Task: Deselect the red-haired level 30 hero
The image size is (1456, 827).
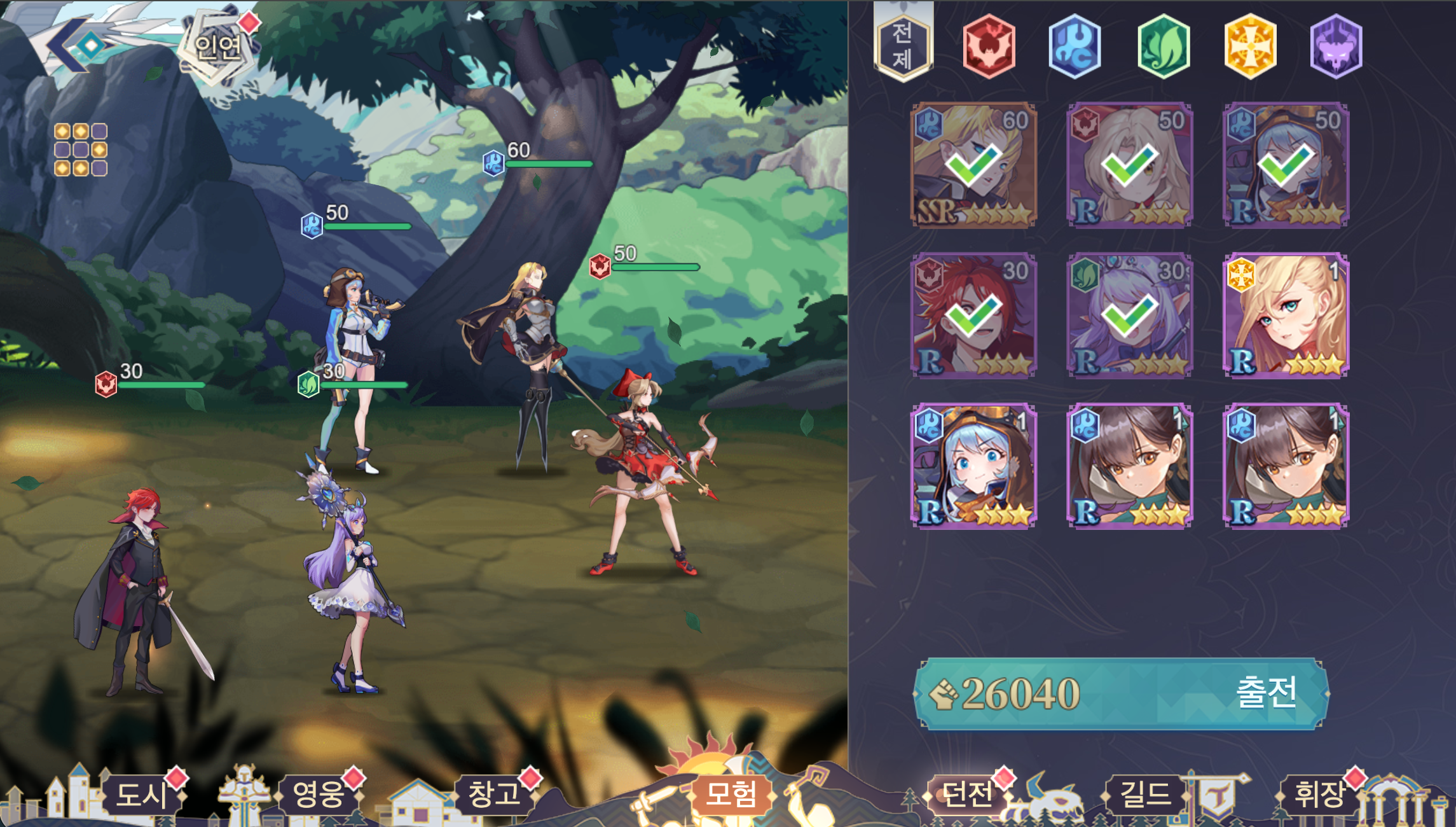Action: pyautogui.click(x=973, y=316)
